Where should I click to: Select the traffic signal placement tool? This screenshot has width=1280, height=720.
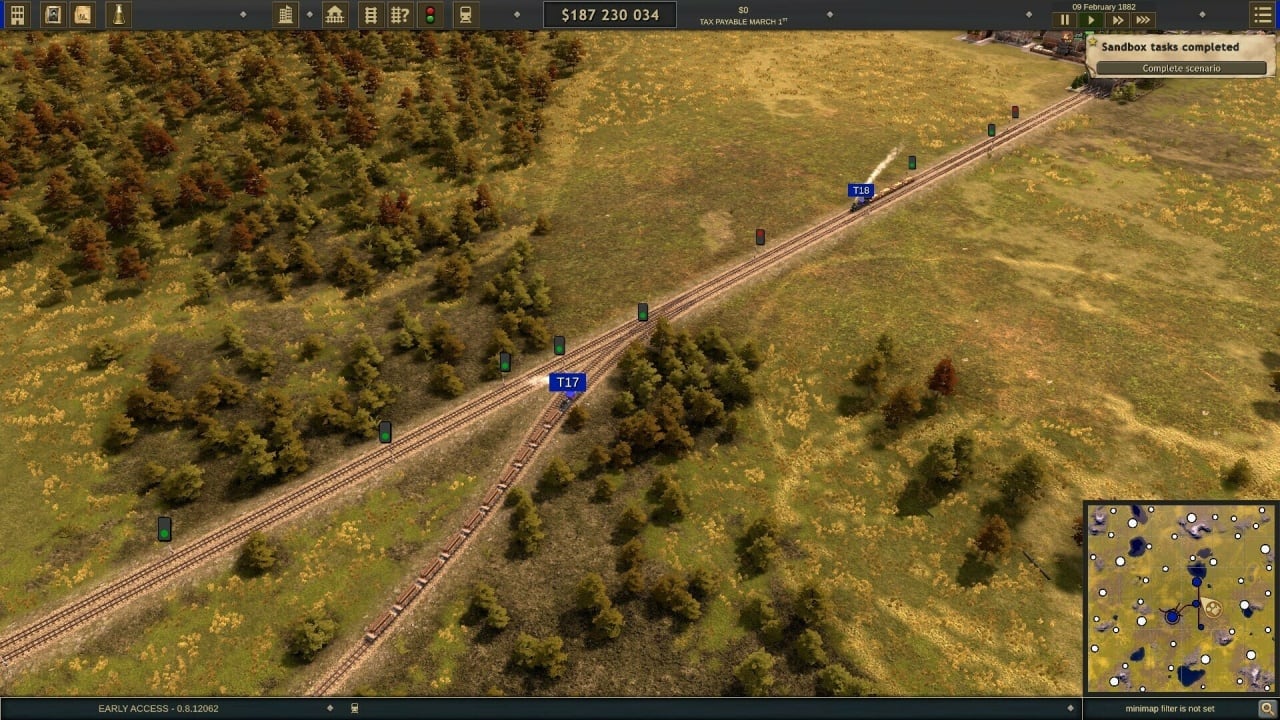pos(430,15)
